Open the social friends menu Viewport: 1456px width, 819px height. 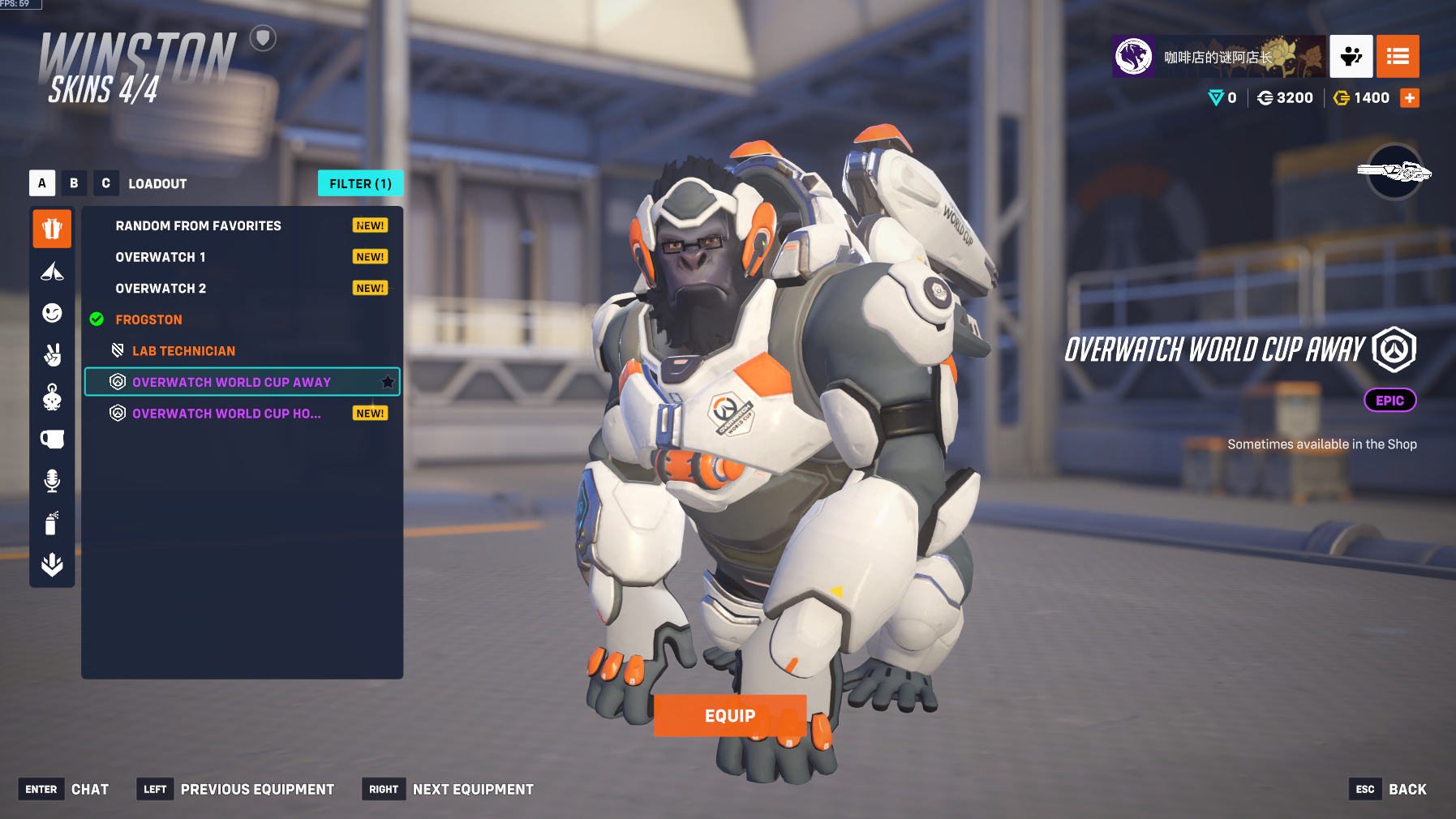[x=1351, y=56]
